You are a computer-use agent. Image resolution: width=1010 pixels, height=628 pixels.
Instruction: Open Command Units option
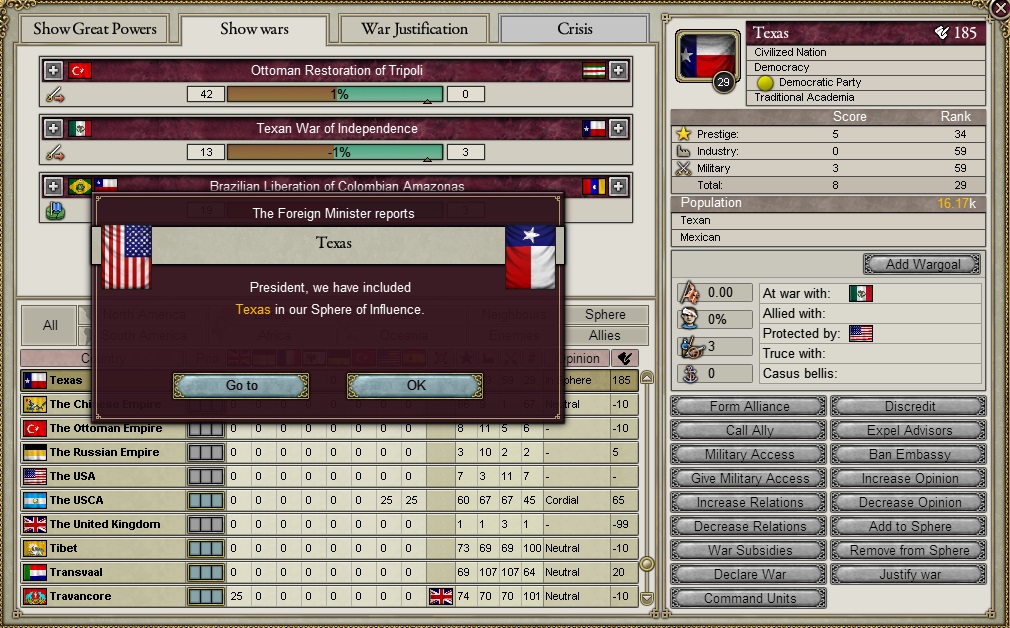pyautogui.click(x=749, y=598)
